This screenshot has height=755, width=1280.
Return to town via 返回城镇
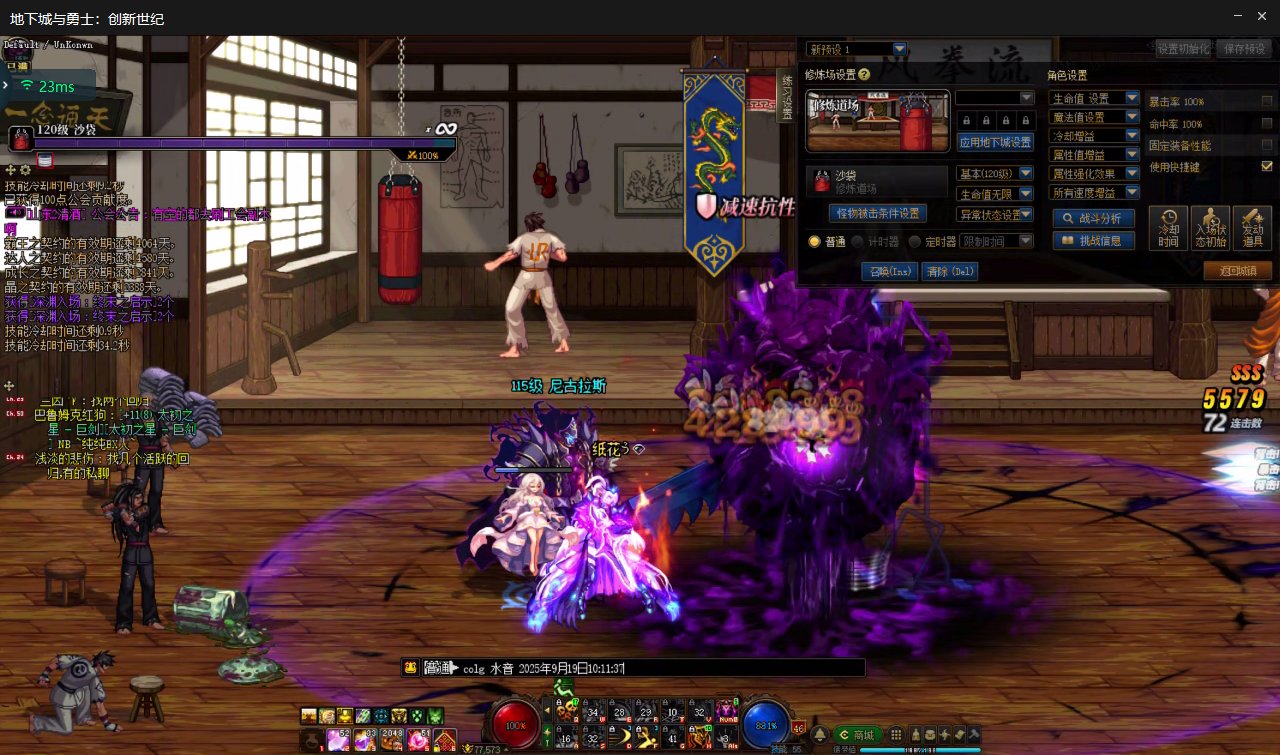click(x=1237, y=271)
